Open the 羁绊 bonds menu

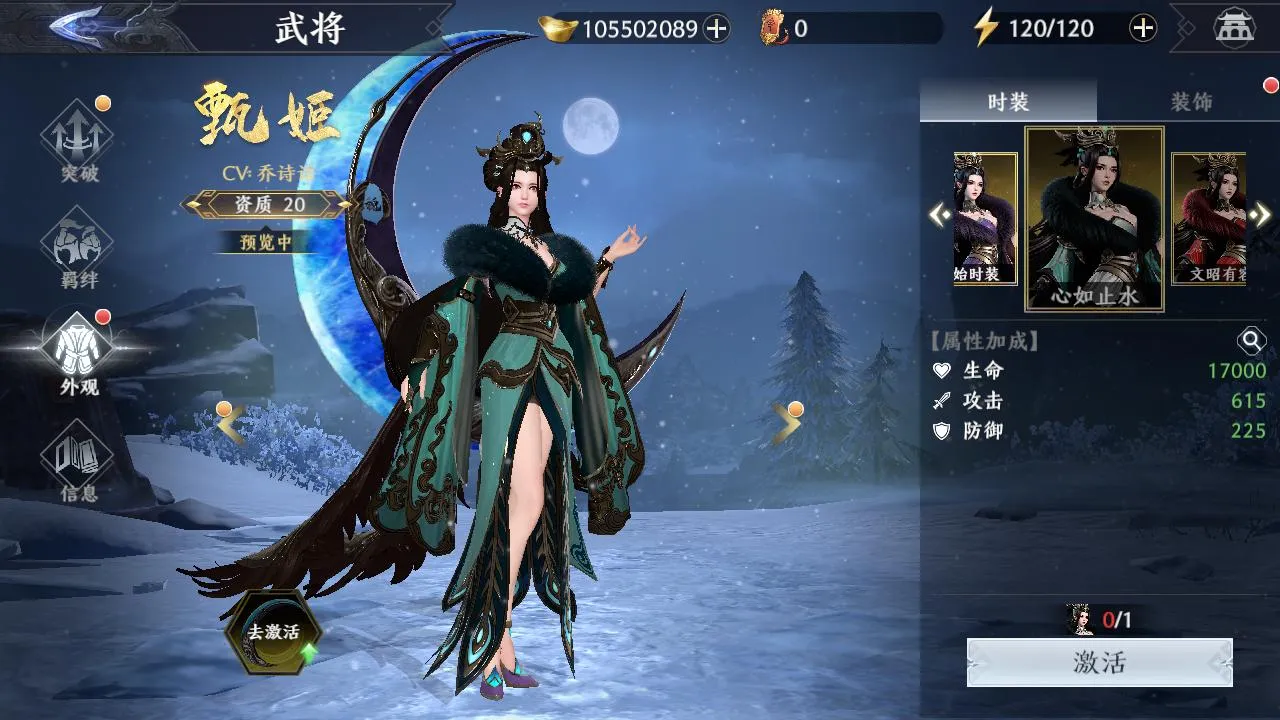click(78, 250)
